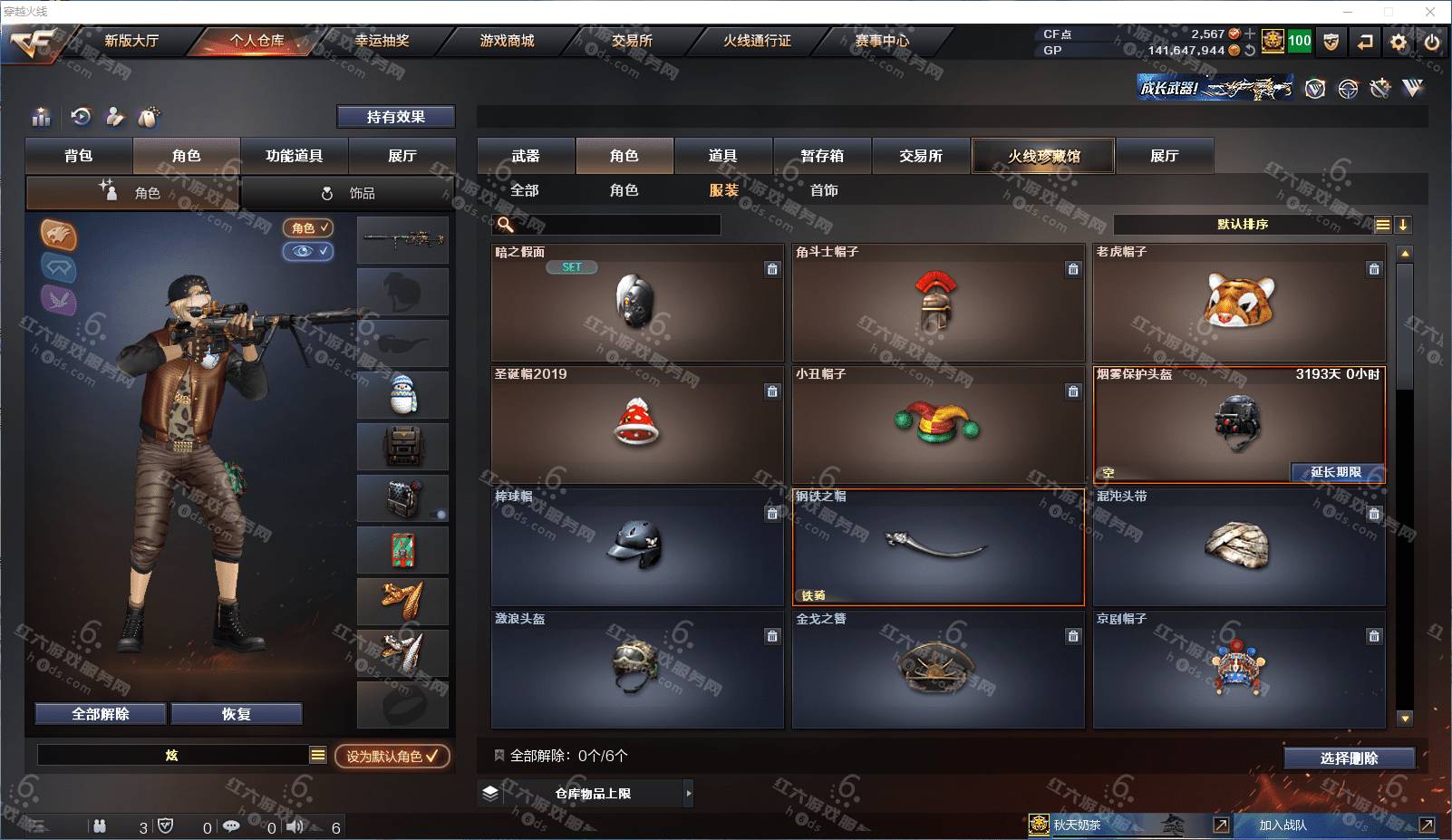Viewport: 1452px width, 840px height.
Task: Open the 默认排序 sort dropdown
Action: 1243,225
